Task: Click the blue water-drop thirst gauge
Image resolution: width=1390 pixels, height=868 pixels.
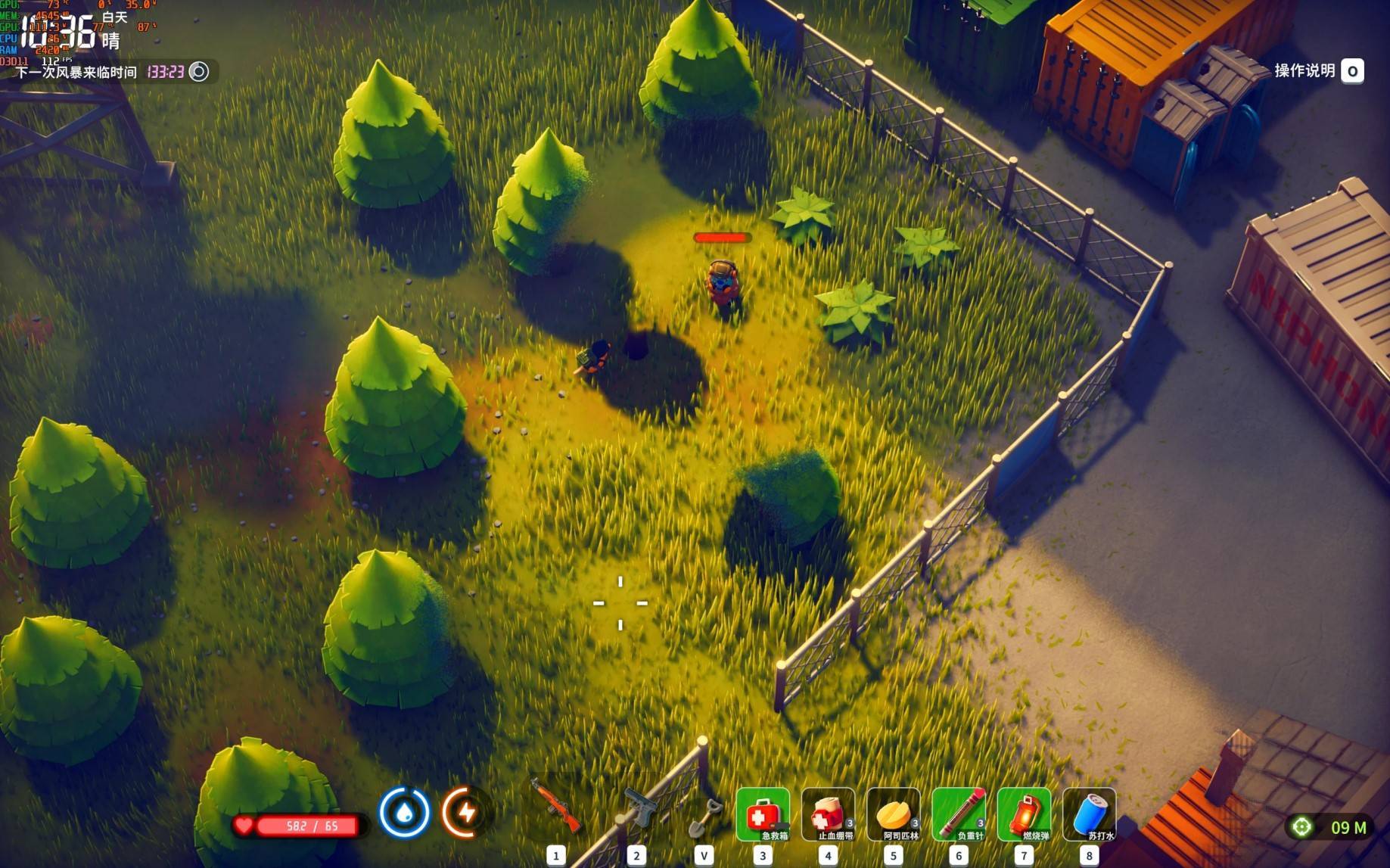Action: pos(404,813)
